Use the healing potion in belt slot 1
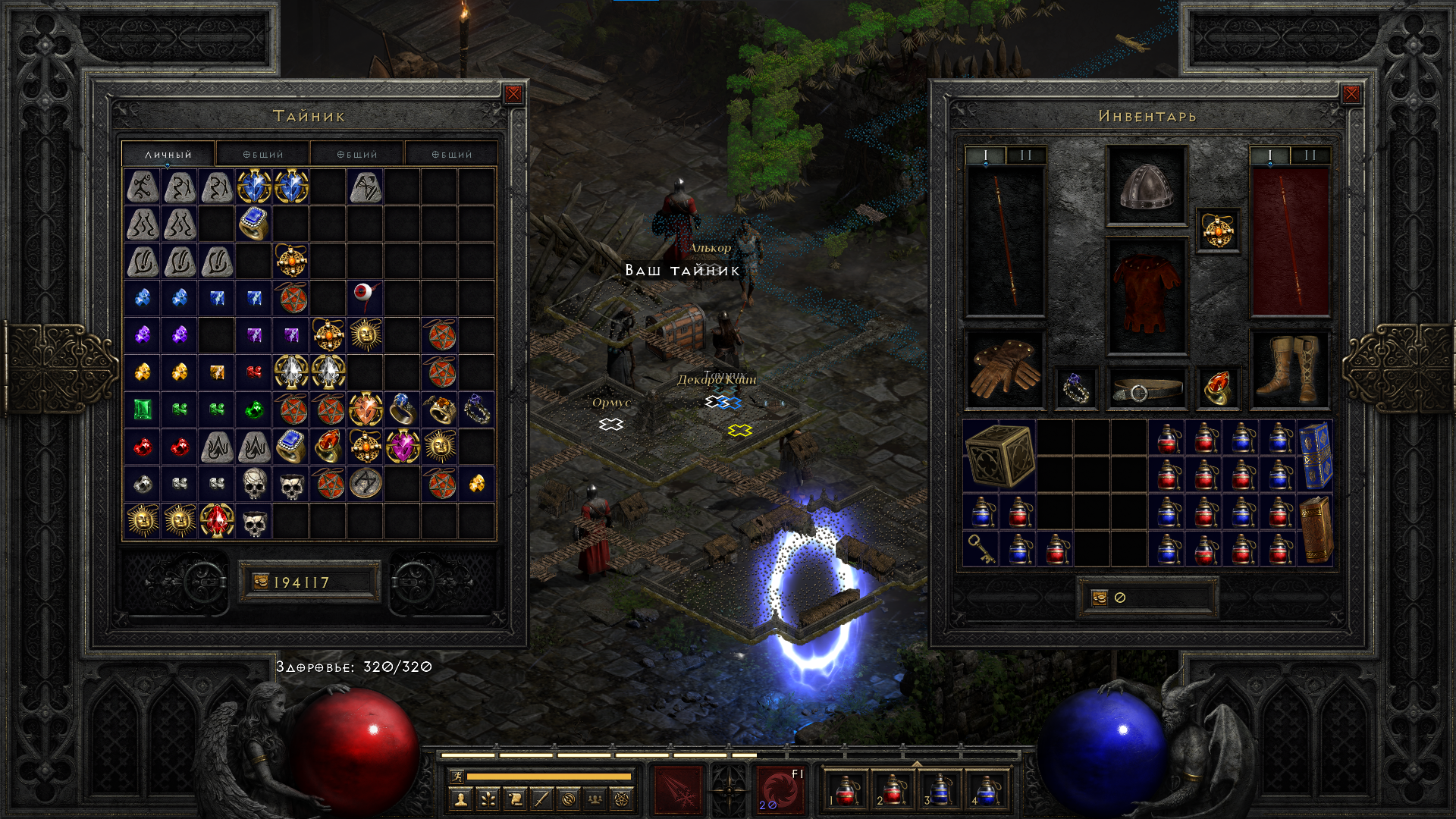The width and height of the screenshot is (1456, 819). 845,790
